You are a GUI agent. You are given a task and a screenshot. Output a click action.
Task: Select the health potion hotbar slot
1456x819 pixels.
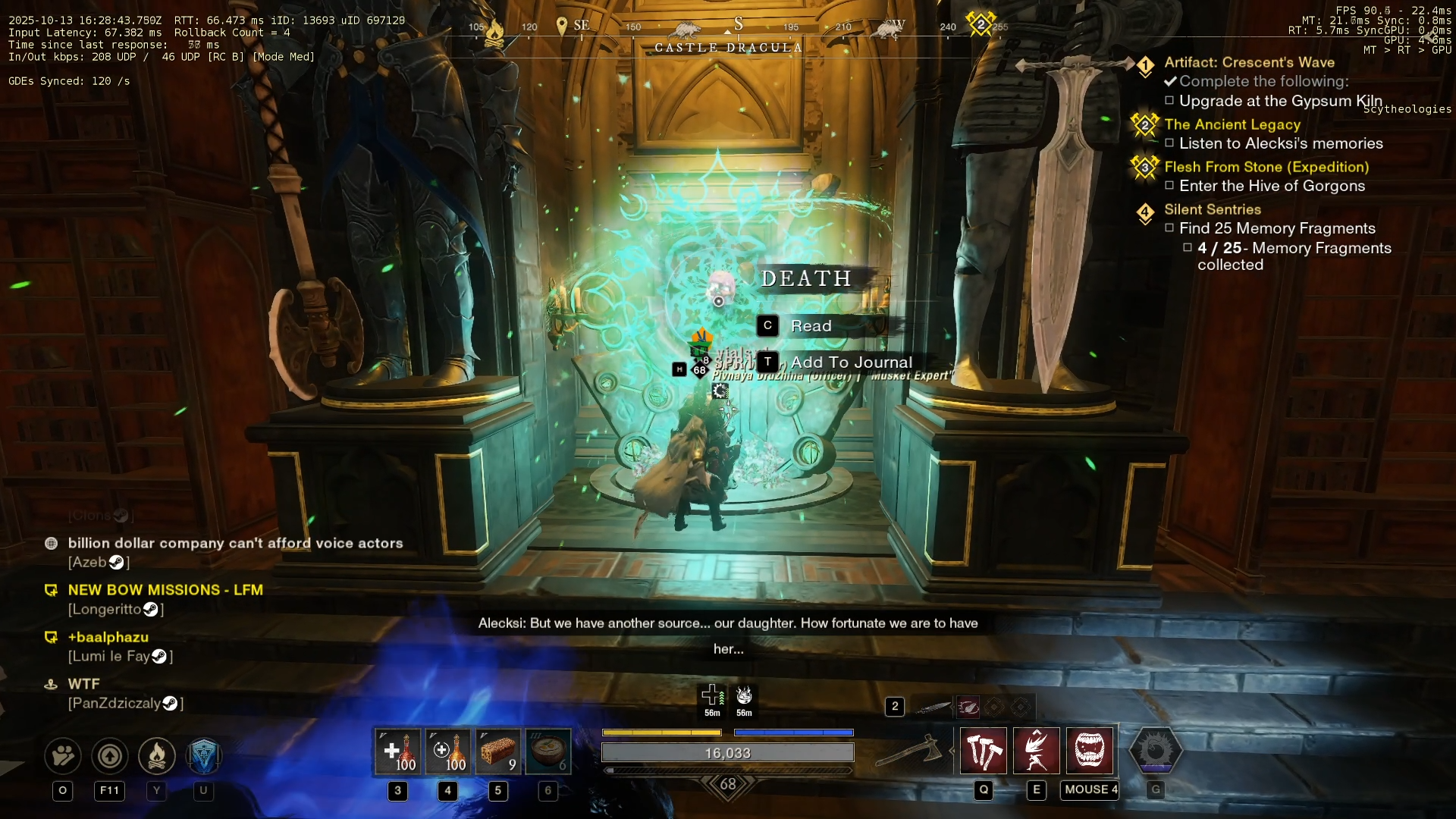point(397,752)
